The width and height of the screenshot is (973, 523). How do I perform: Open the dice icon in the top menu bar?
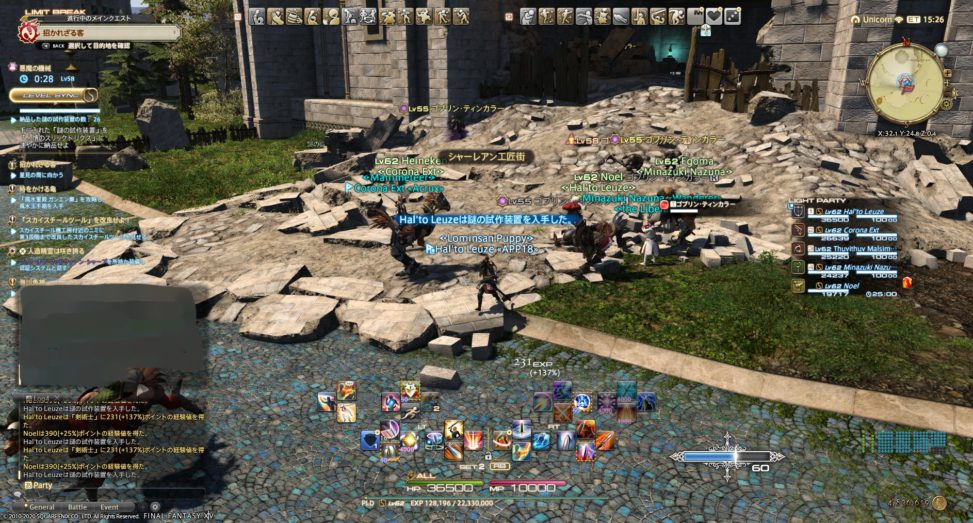click(732, 16)
